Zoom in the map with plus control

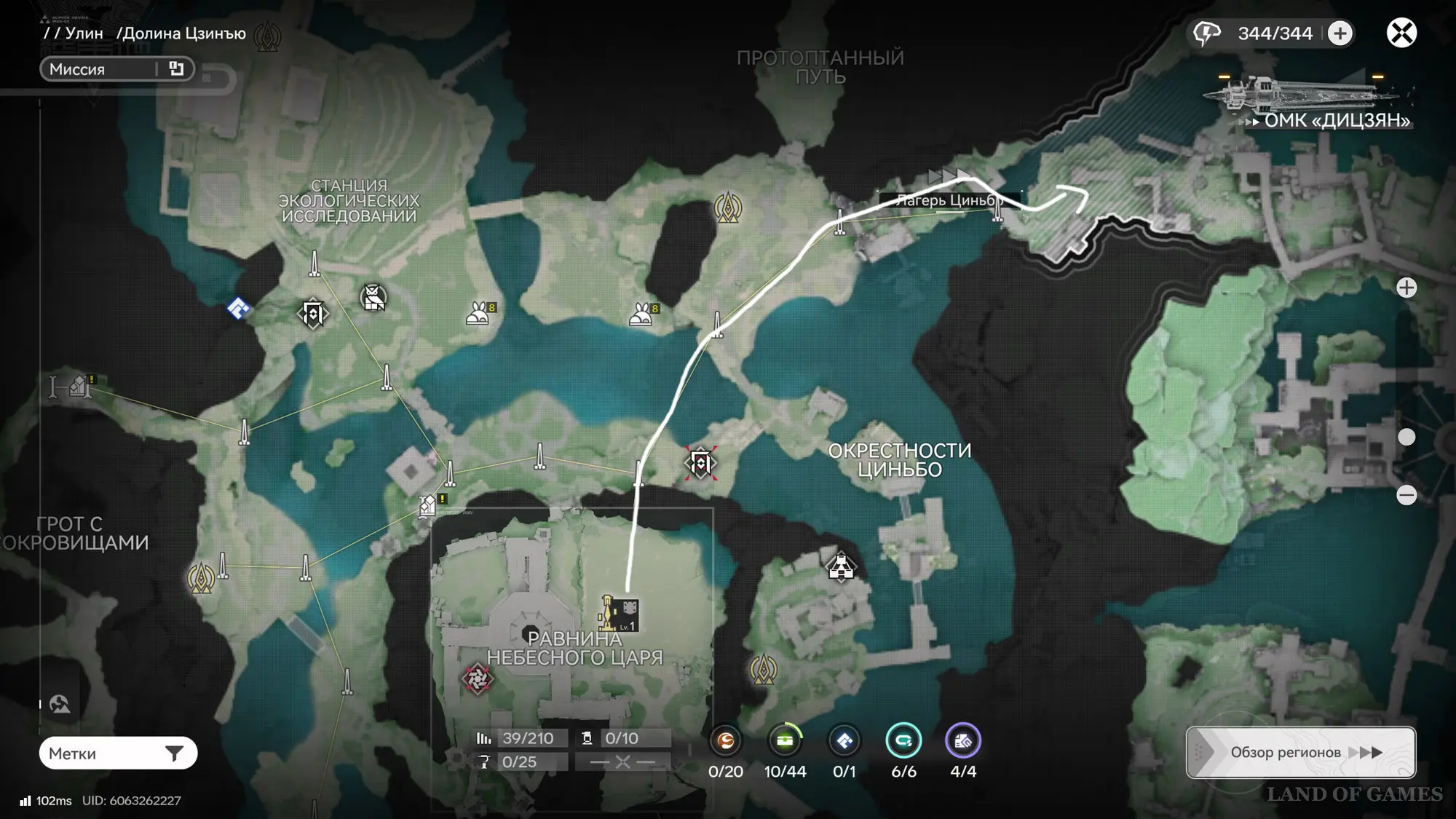(1406, 288)
